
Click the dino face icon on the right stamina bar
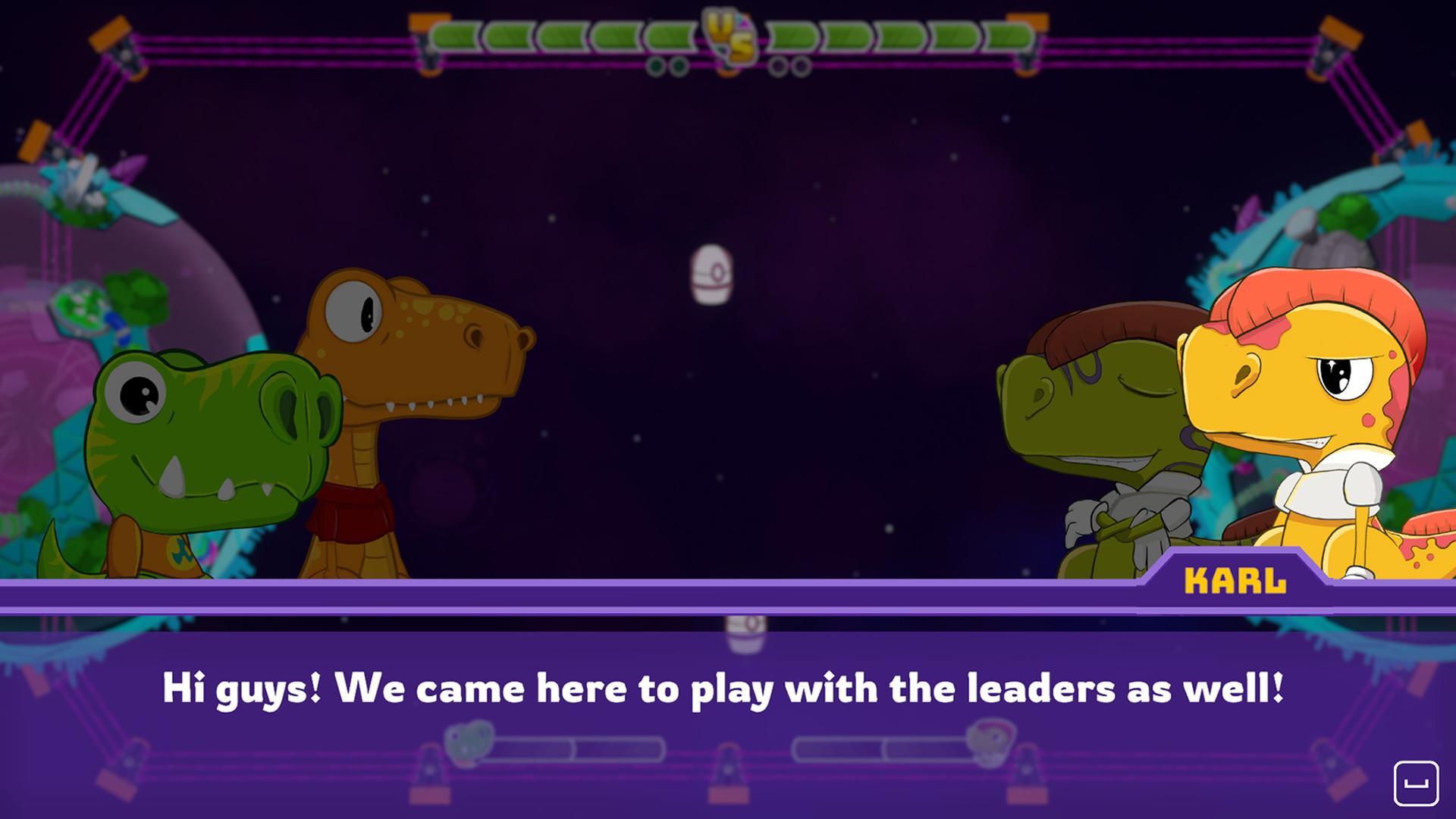987,745
